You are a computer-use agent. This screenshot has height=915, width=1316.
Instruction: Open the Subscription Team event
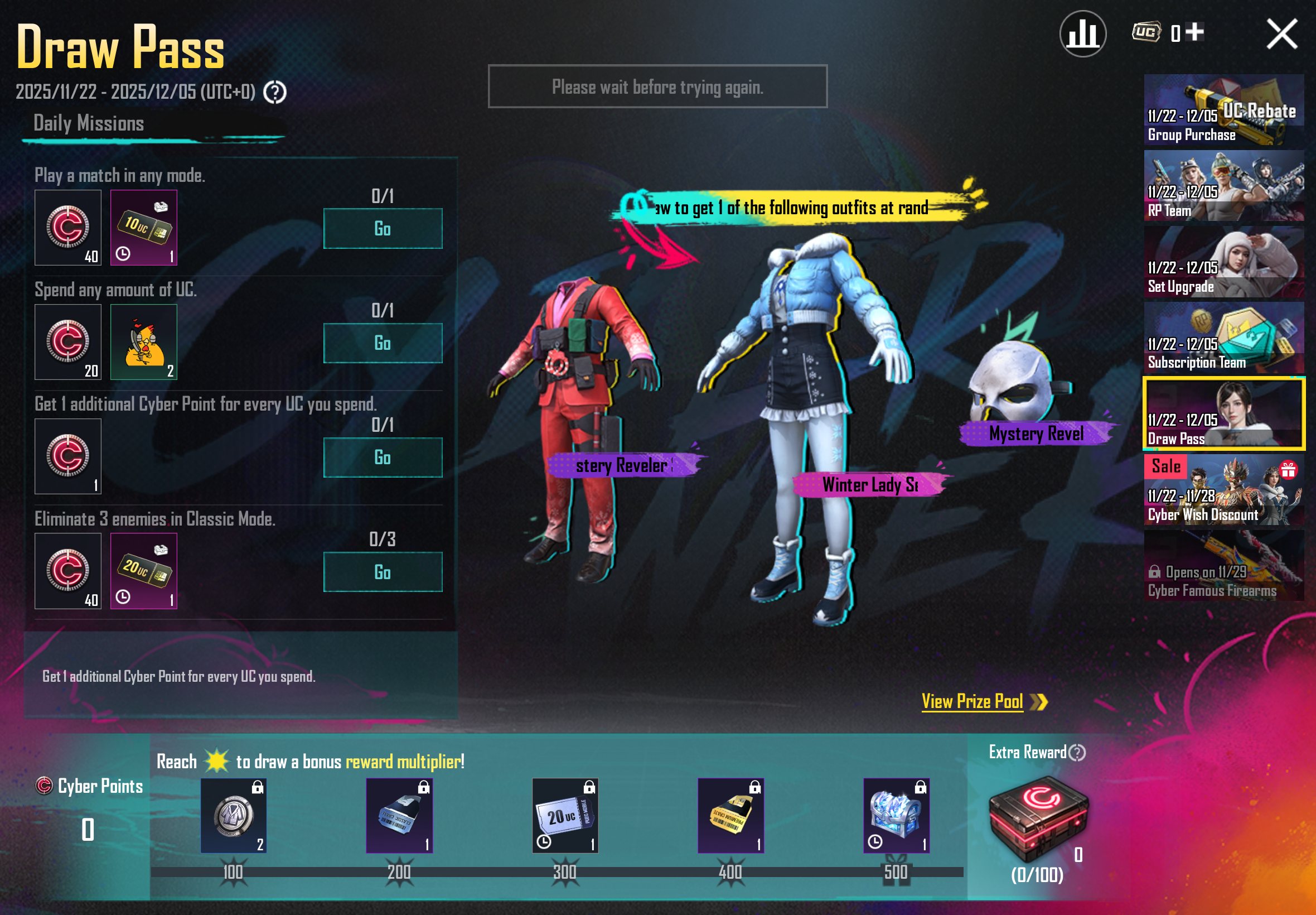coord(1224,338)
